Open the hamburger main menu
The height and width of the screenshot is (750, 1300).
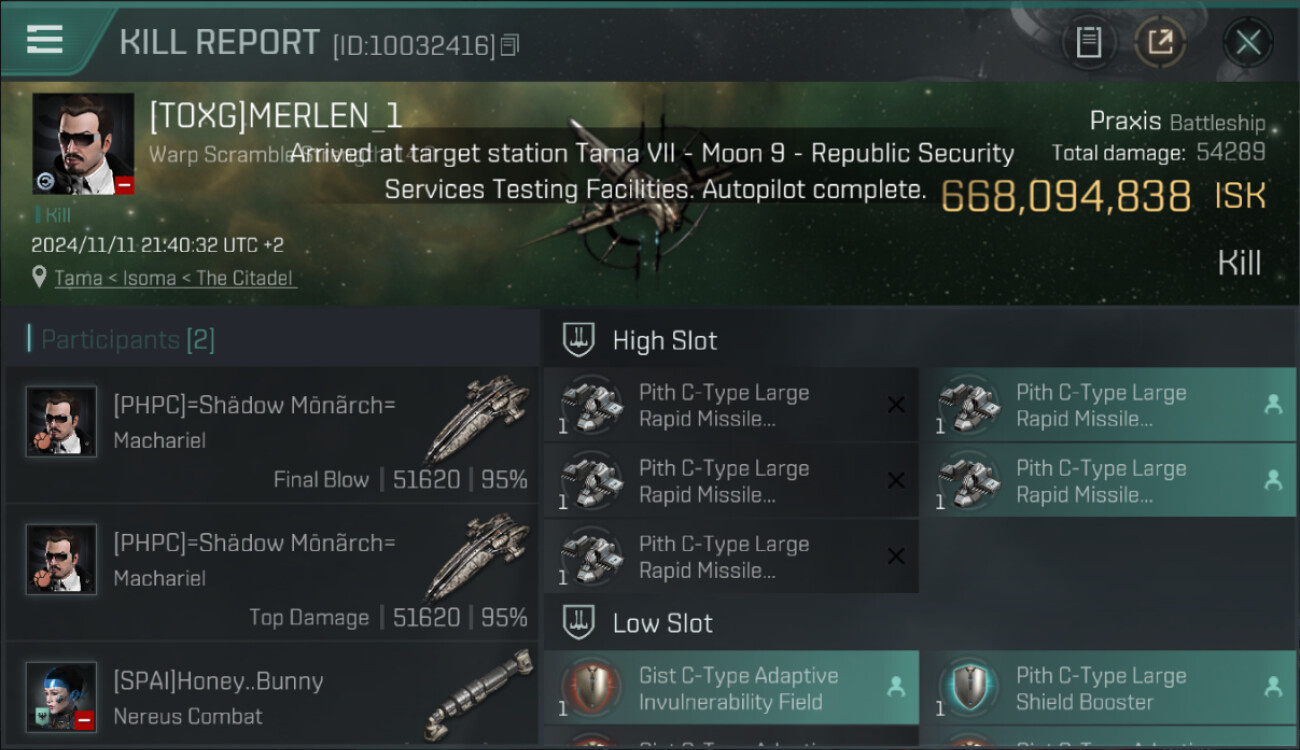click(x=45, y=40)
